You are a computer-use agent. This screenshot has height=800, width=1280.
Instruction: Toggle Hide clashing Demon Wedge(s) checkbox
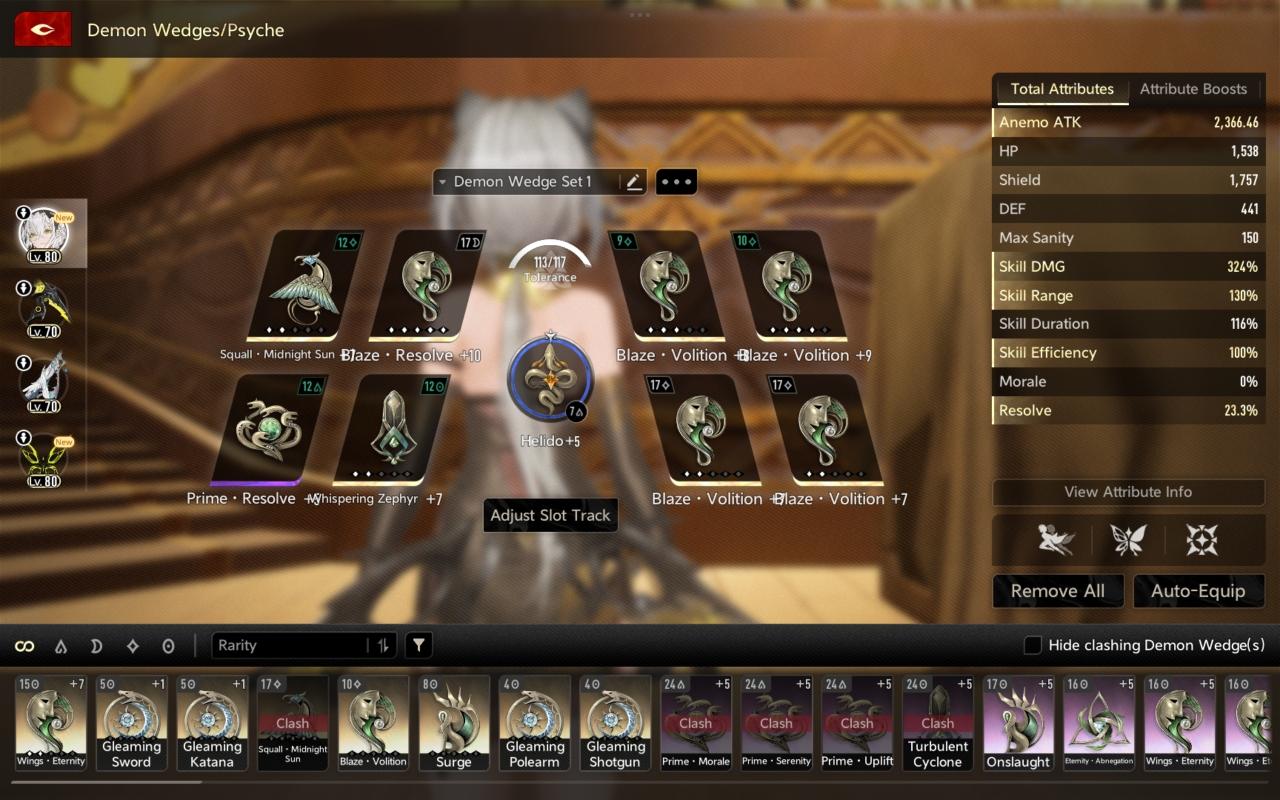coord(1033,646)
